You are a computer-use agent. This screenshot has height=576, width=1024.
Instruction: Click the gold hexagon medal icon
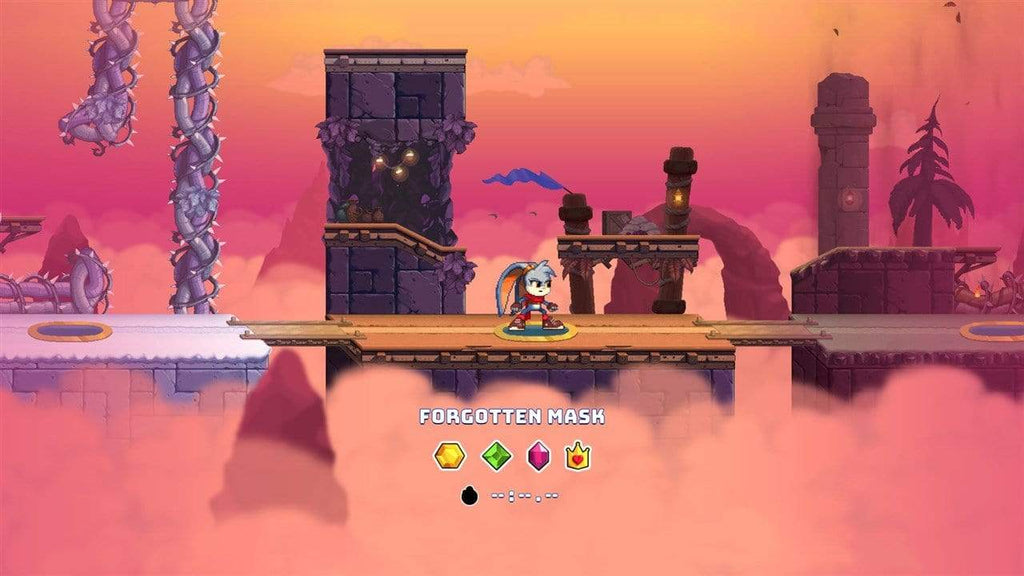(x=449, y=457)
